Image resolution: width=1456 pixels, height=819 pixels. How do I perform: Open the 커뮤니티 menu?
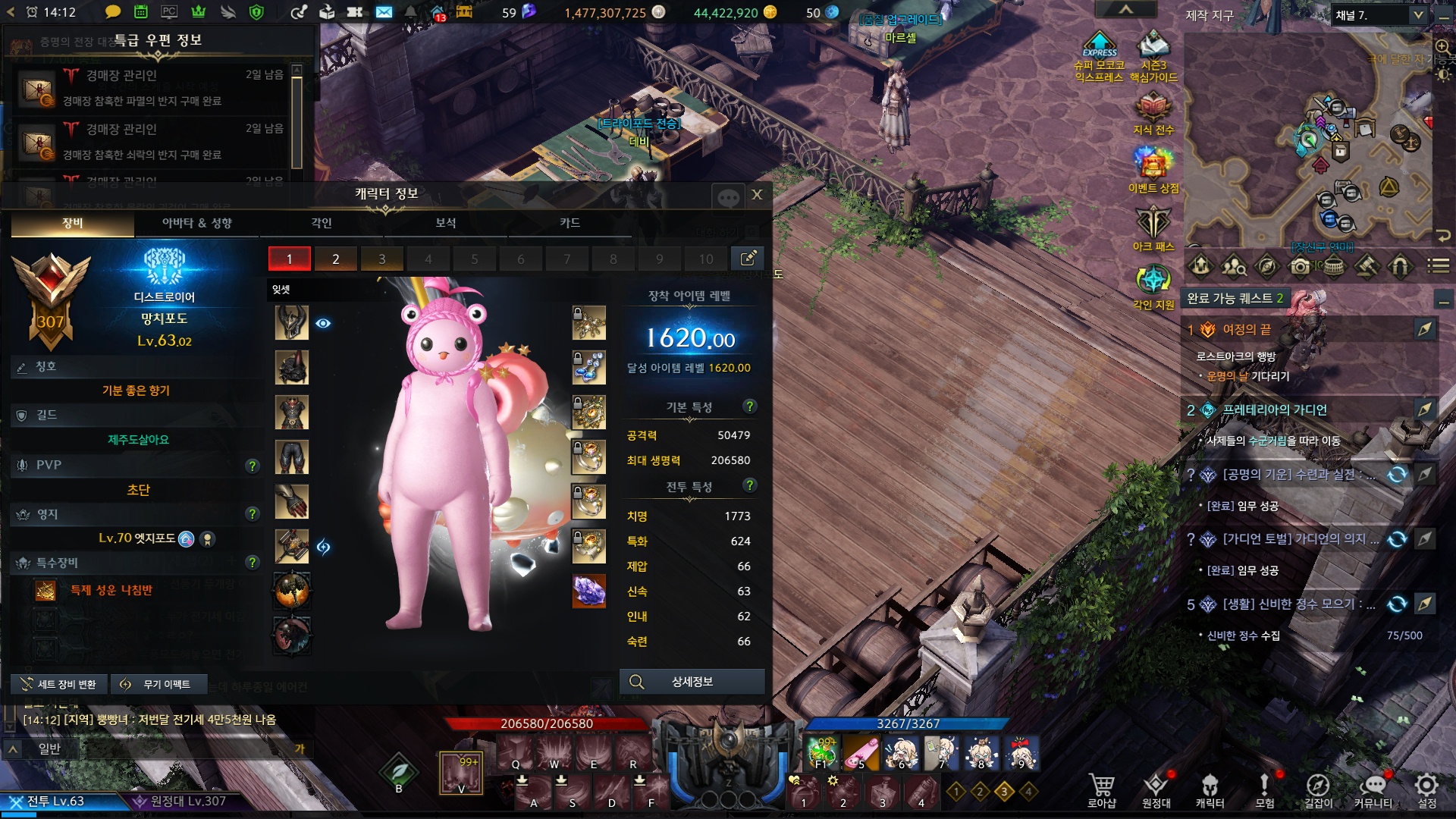[1373, 790]
